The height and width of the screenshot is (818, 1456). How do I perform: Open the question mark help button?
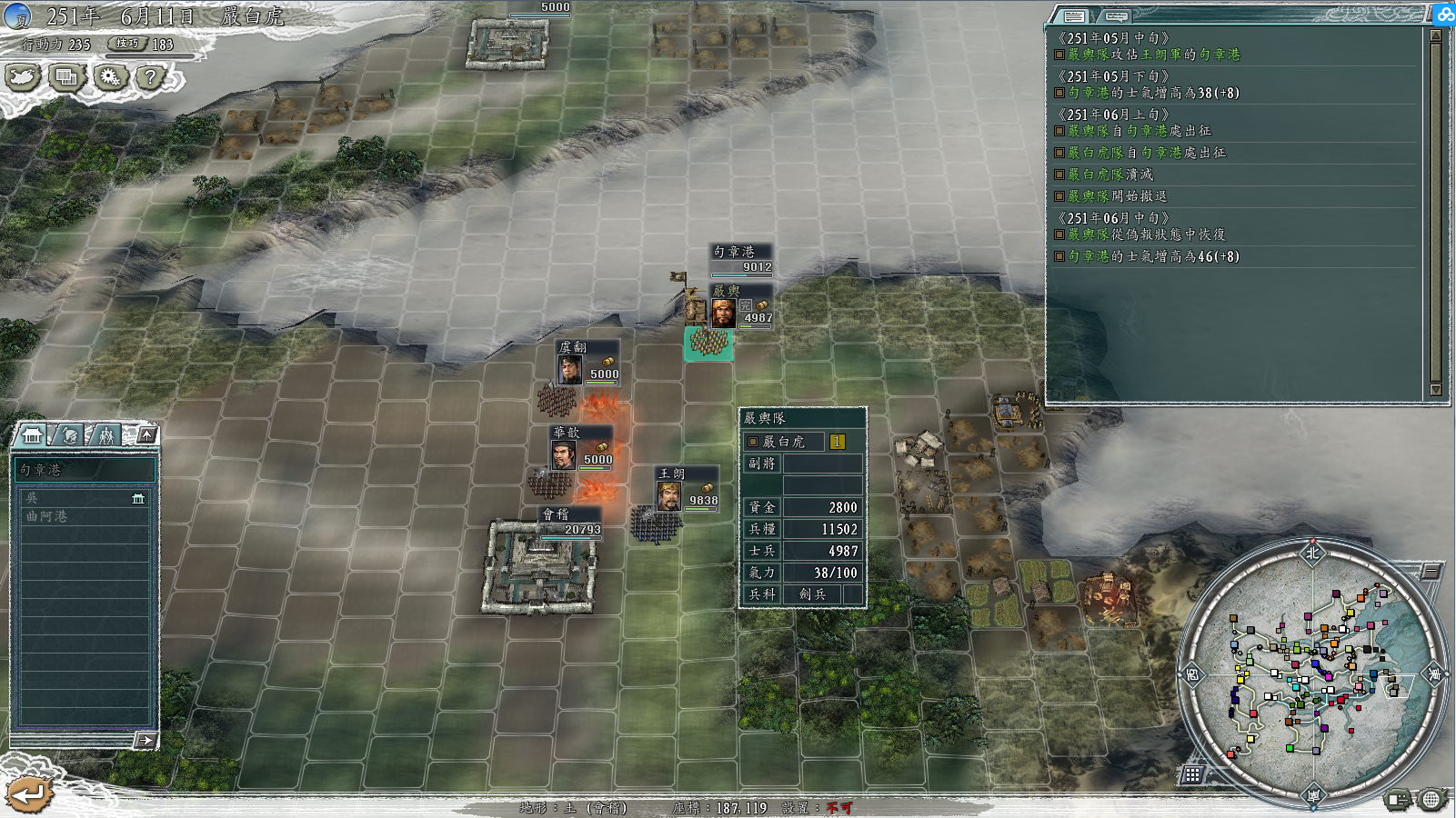151,78
